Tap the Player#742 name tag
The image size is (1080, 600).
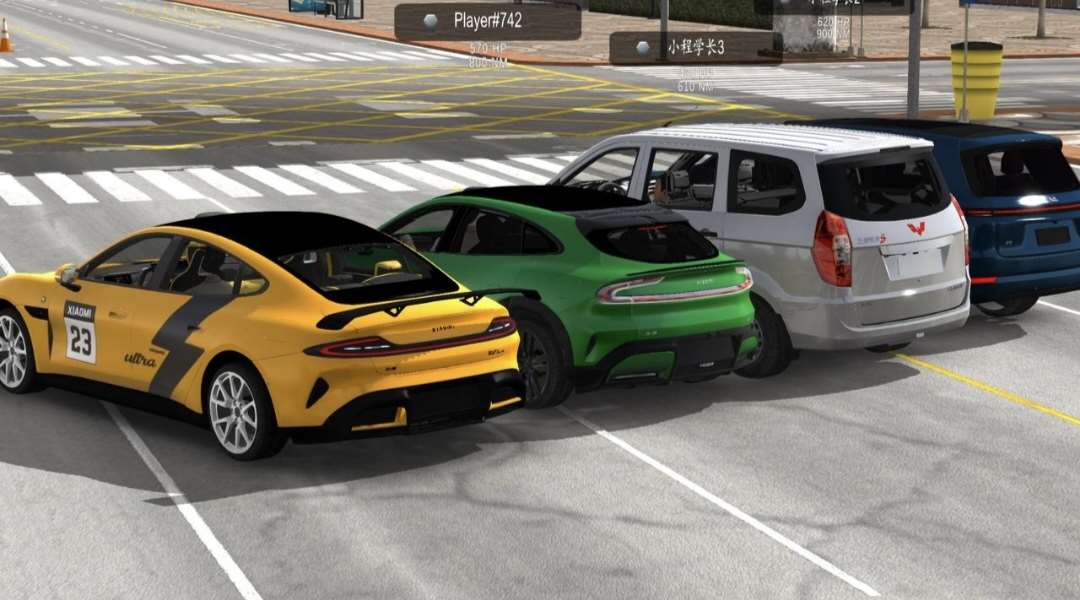[487, 21]
